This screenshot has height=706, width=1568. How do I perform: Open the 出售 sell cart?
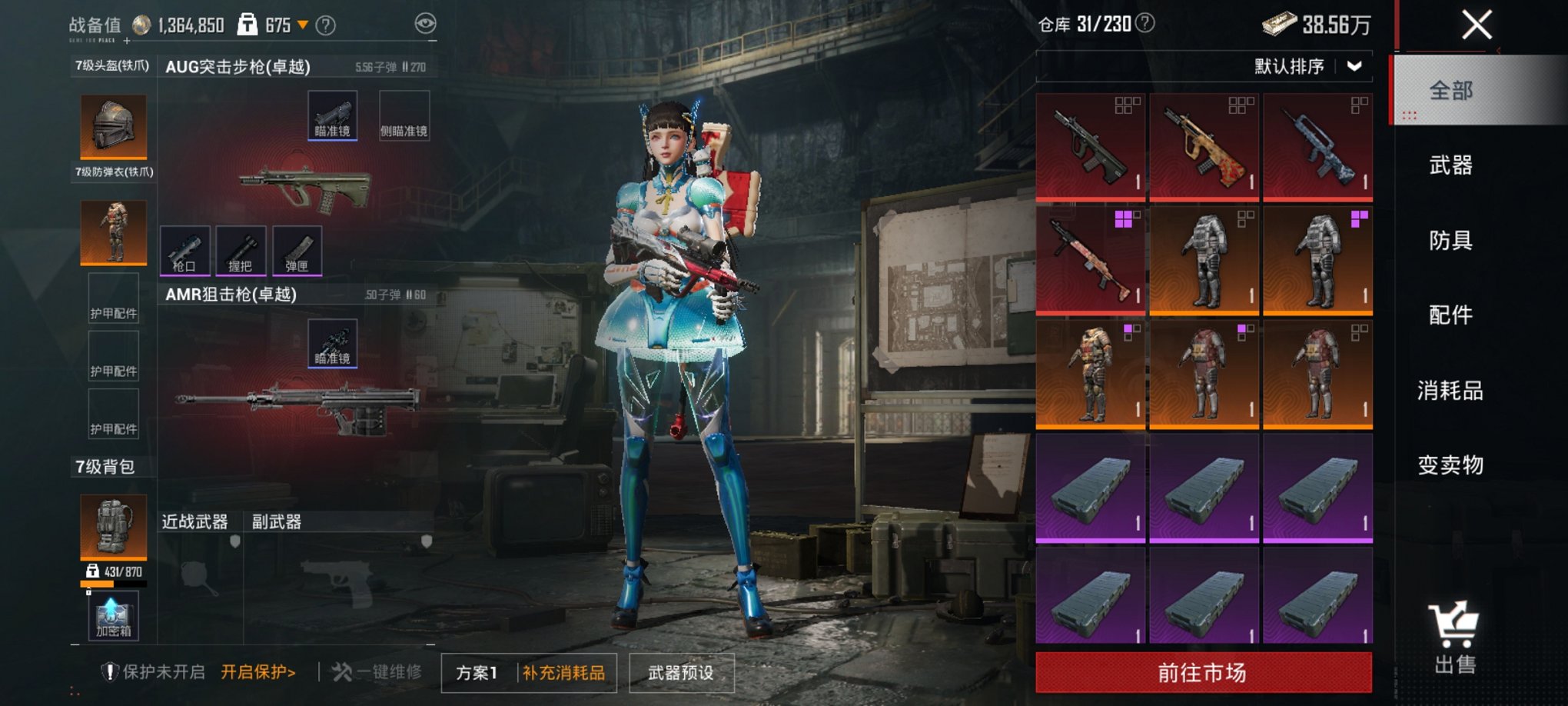1454,638
